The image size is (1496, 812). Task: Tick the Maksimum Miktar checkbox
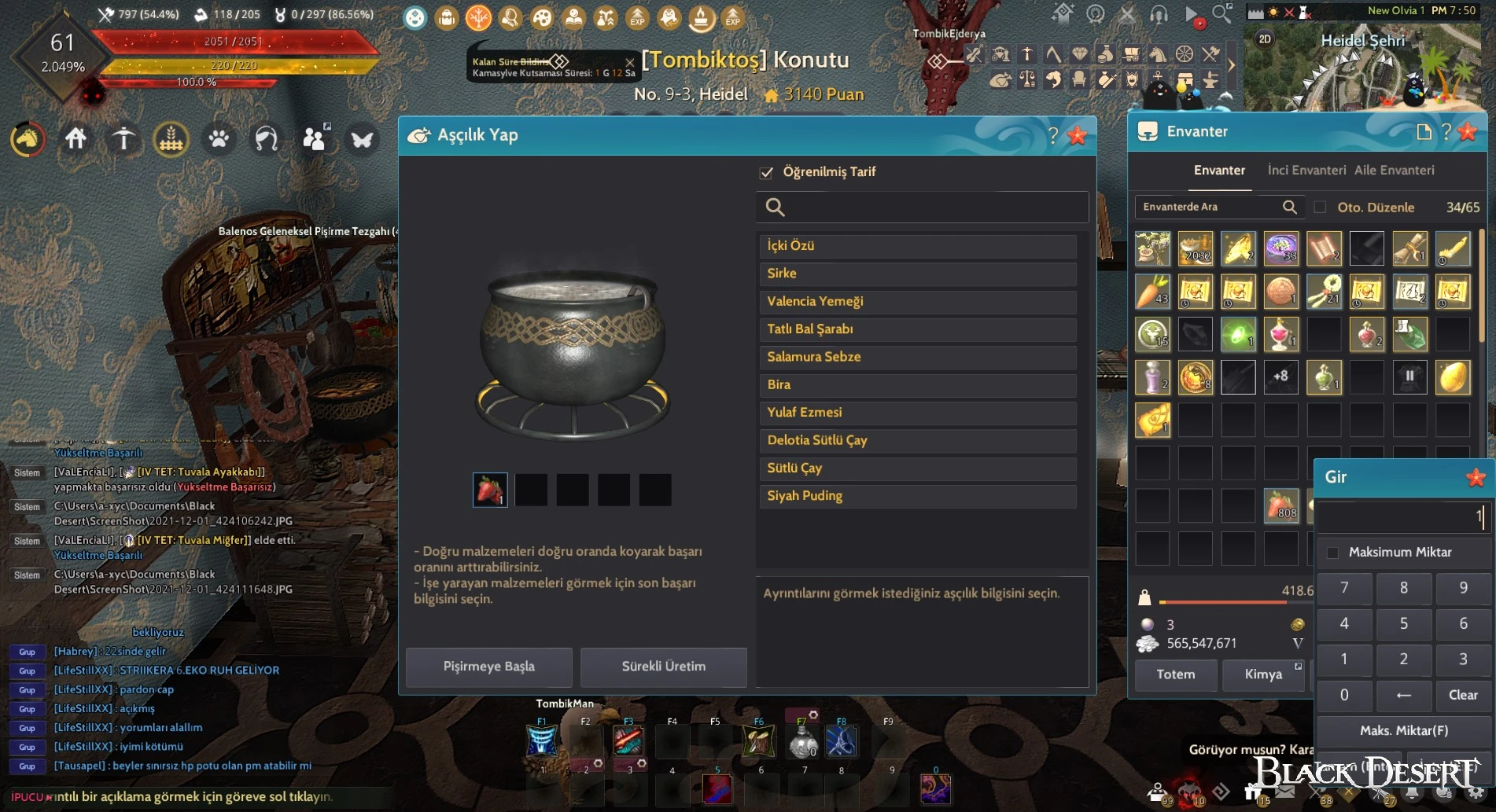[1333, 553]
